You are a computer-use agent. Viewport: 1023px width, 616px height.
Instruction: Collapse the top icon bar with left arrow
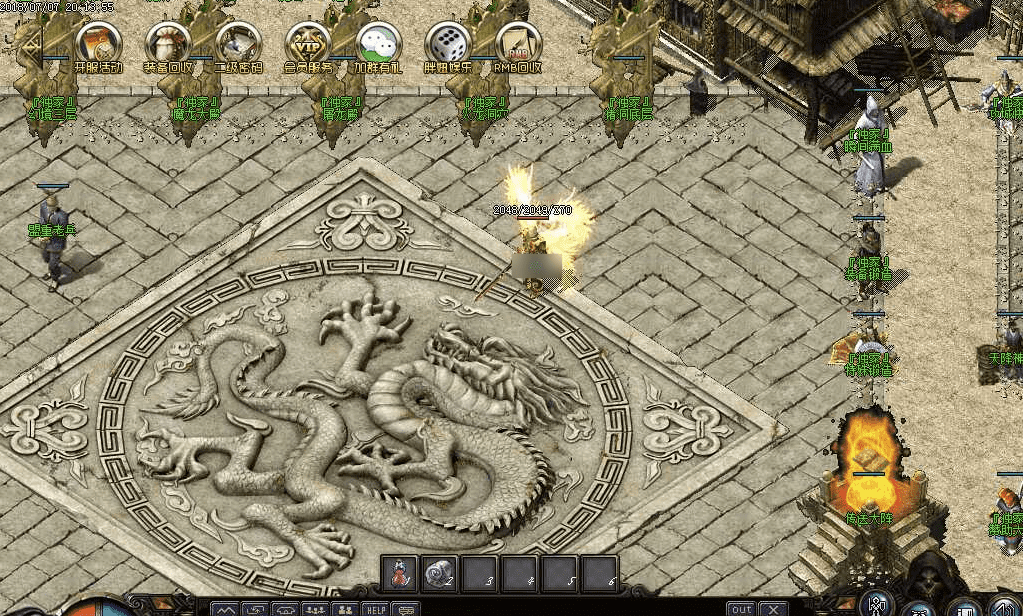click(x=33, y=45)
